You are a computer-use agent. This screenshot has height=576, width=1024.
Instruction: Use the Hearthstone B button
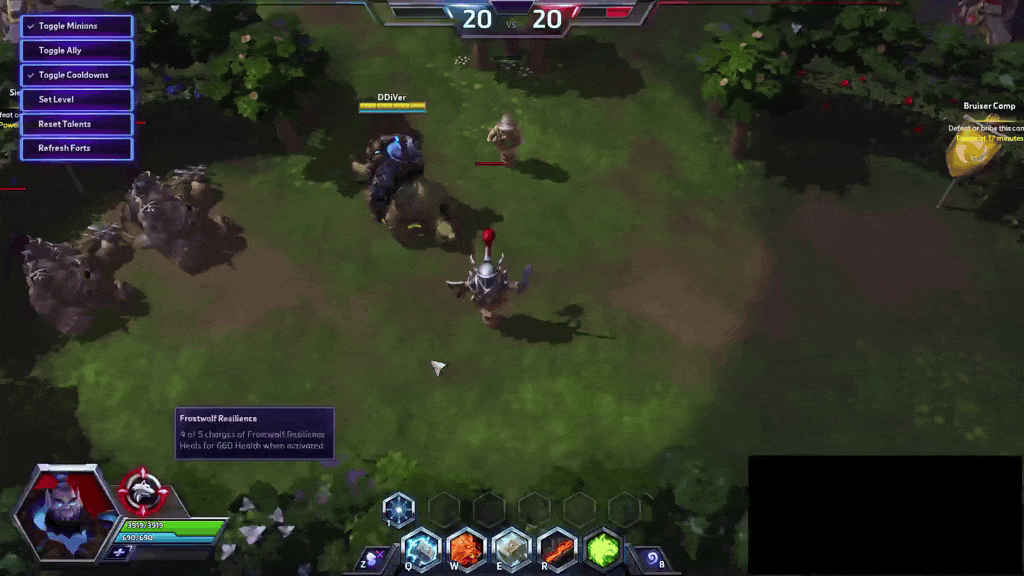click(x=653, y=558)
